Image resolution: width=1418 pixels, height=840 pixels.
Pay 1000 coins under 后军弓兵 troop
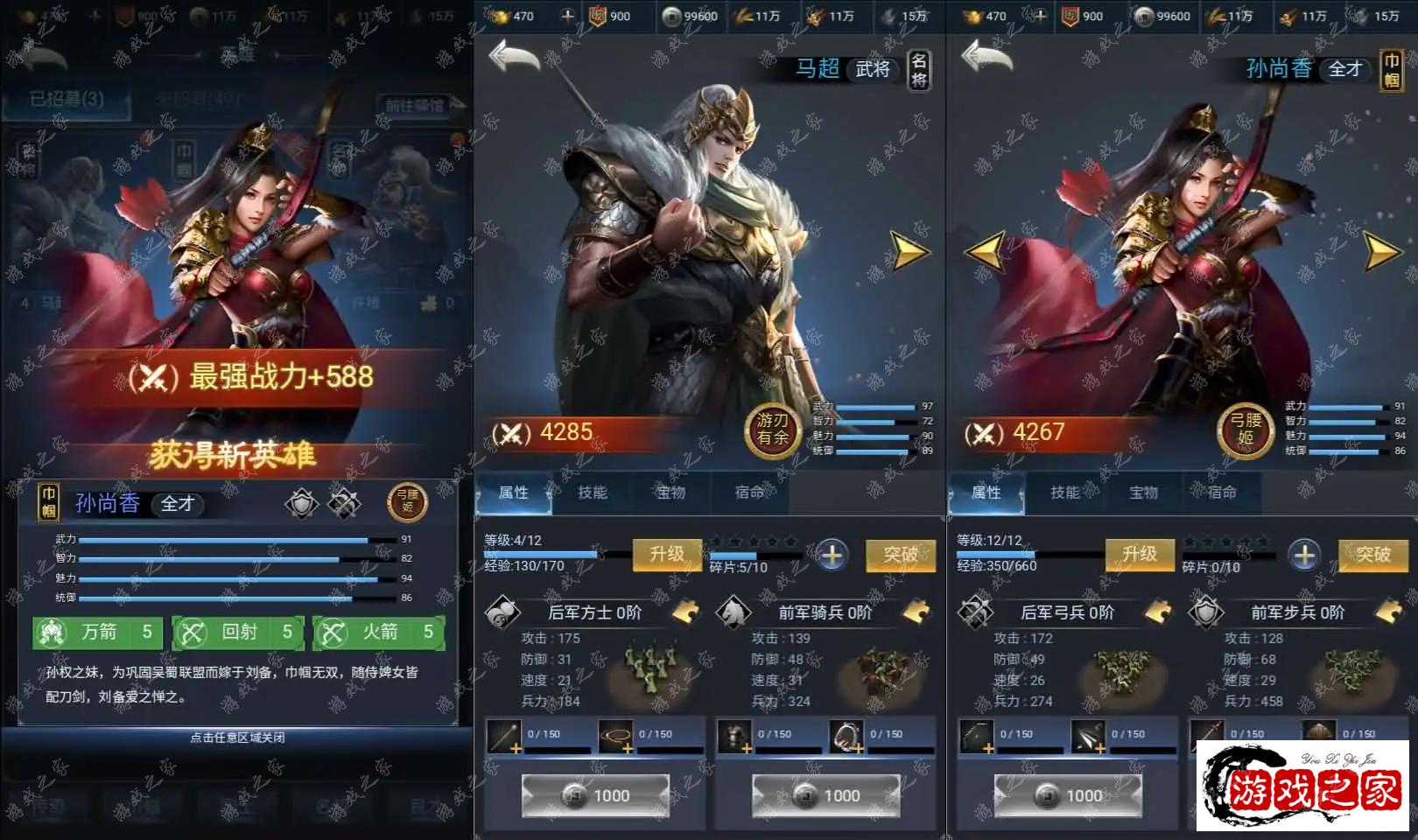click(x=1068, y=795)
